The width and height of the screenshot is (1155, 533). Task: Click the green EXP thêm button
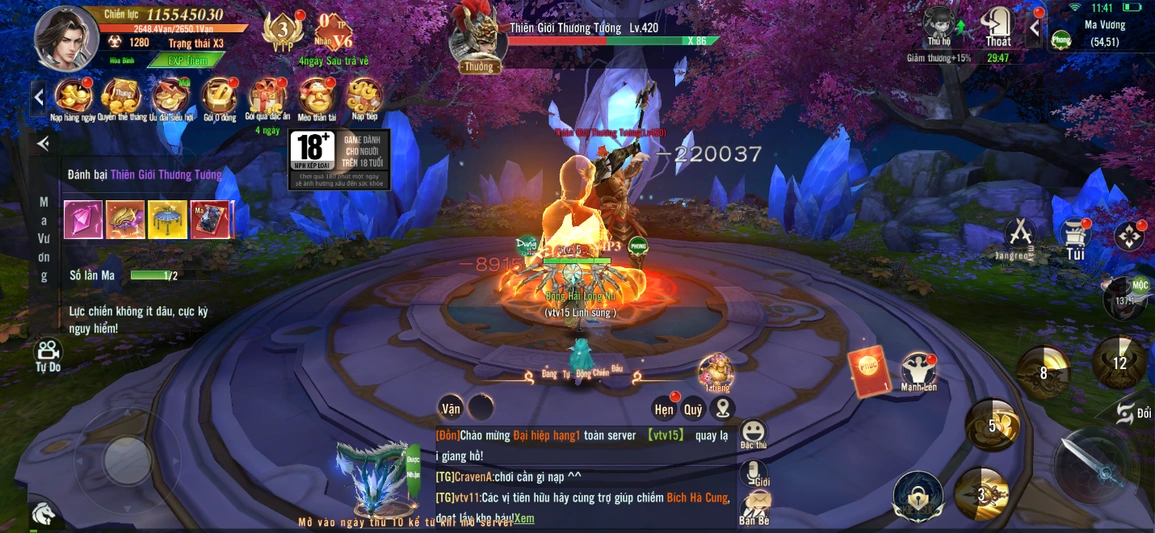(185, 60)
